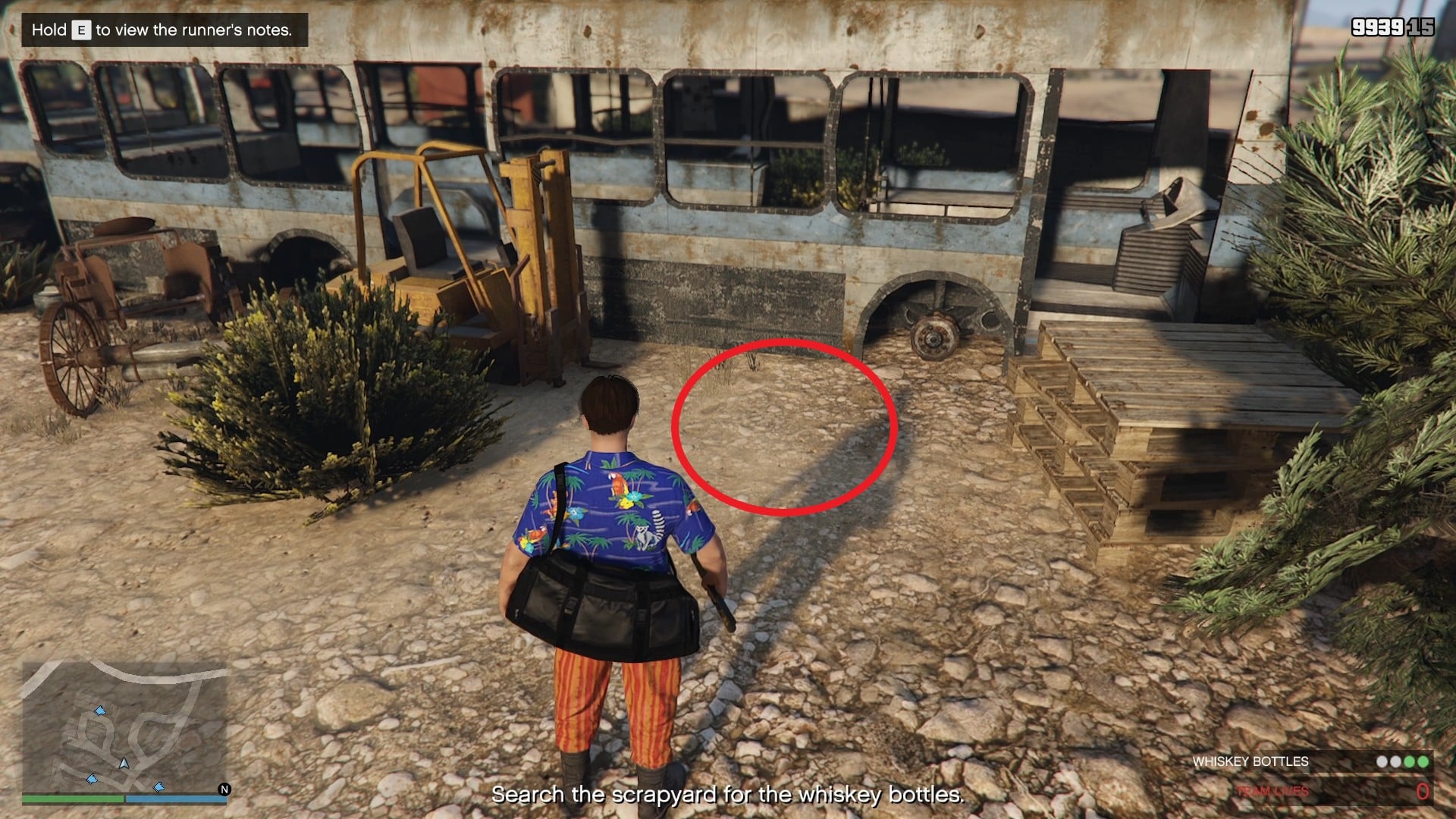This screenshot has height=819, width=1456.
Task: Select the bottom-right whiskey blip on minimap
Action: pyautogui.click(x=159, y=787)
